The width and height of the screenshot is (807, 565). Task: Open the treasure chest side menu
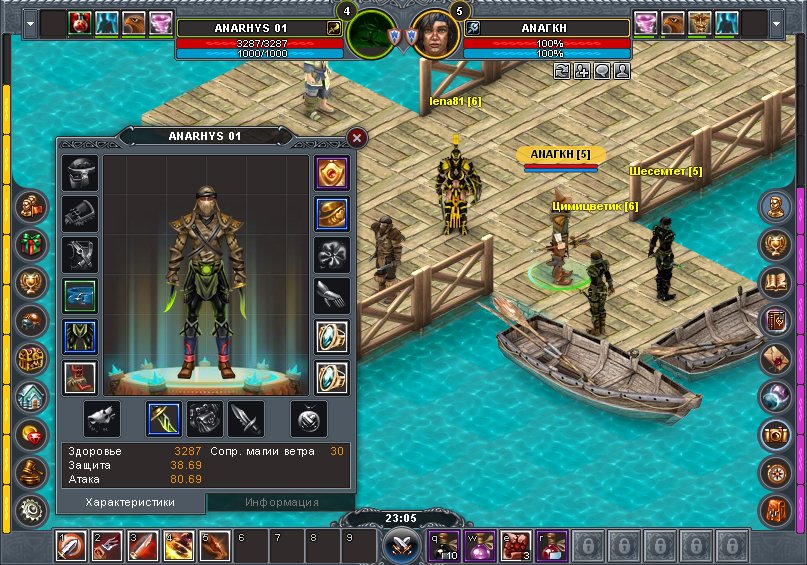32,358
